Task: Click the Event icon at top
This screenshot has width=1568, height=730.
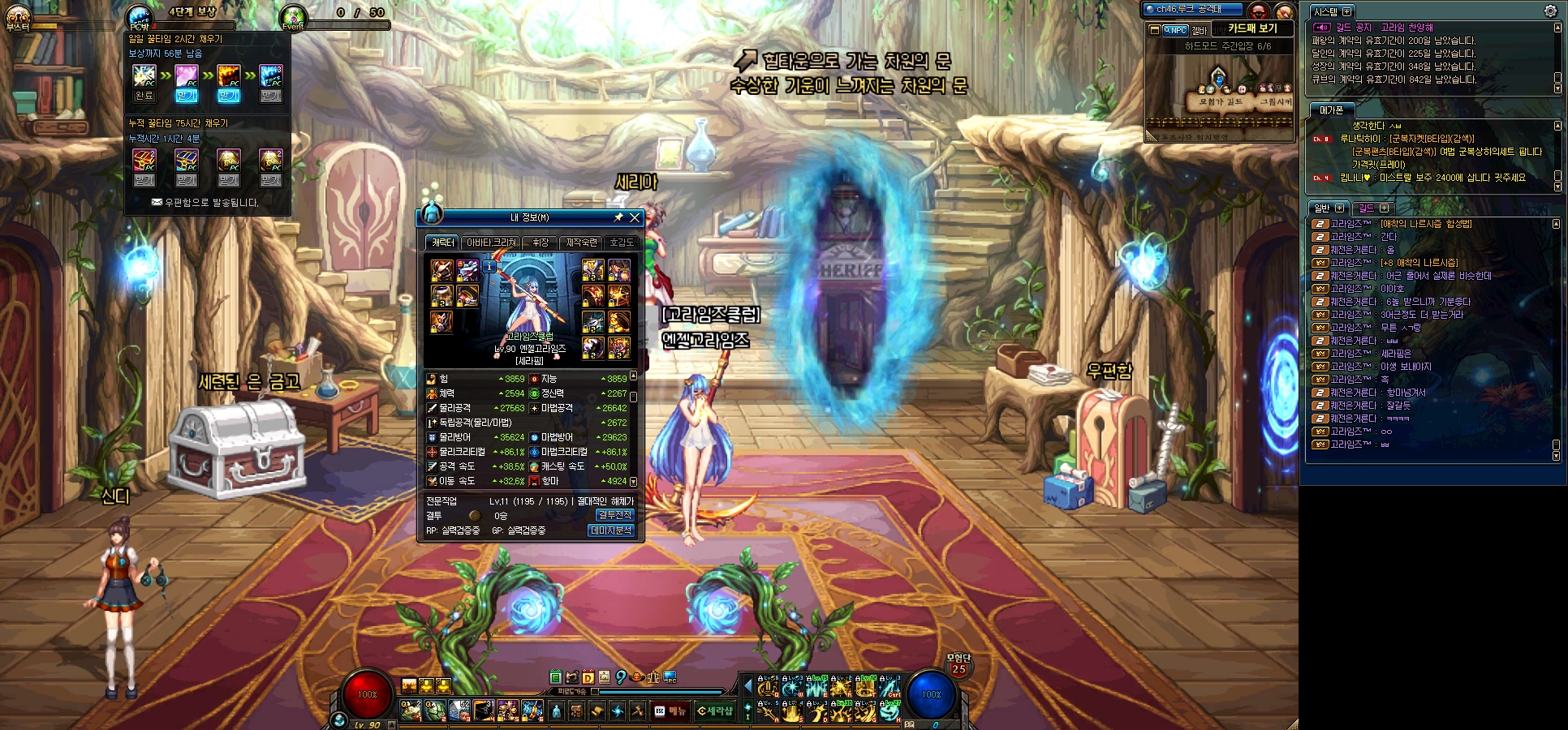Action: click(293, 16)
